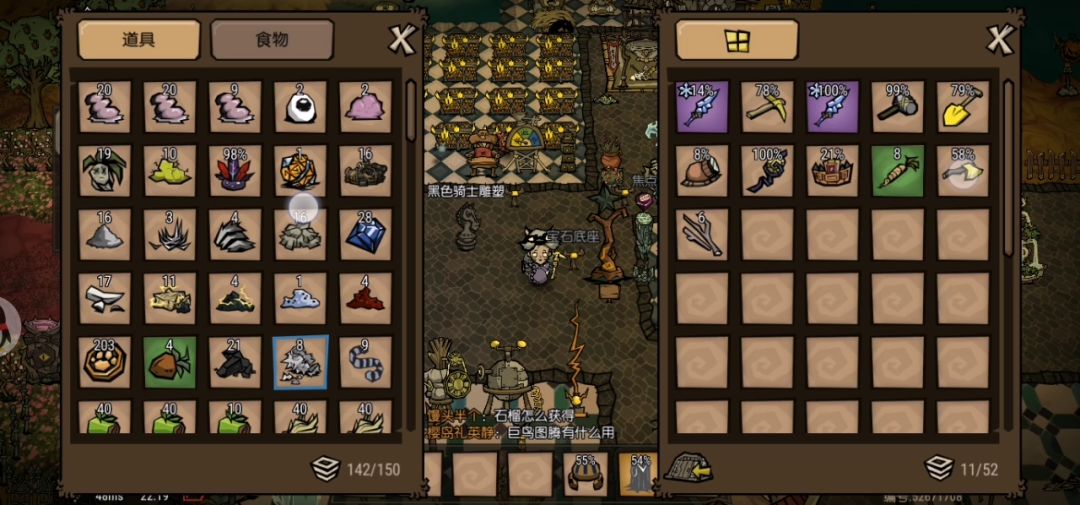
Task: Choose the golden shovel at 79%
Action: pos(962,107)
